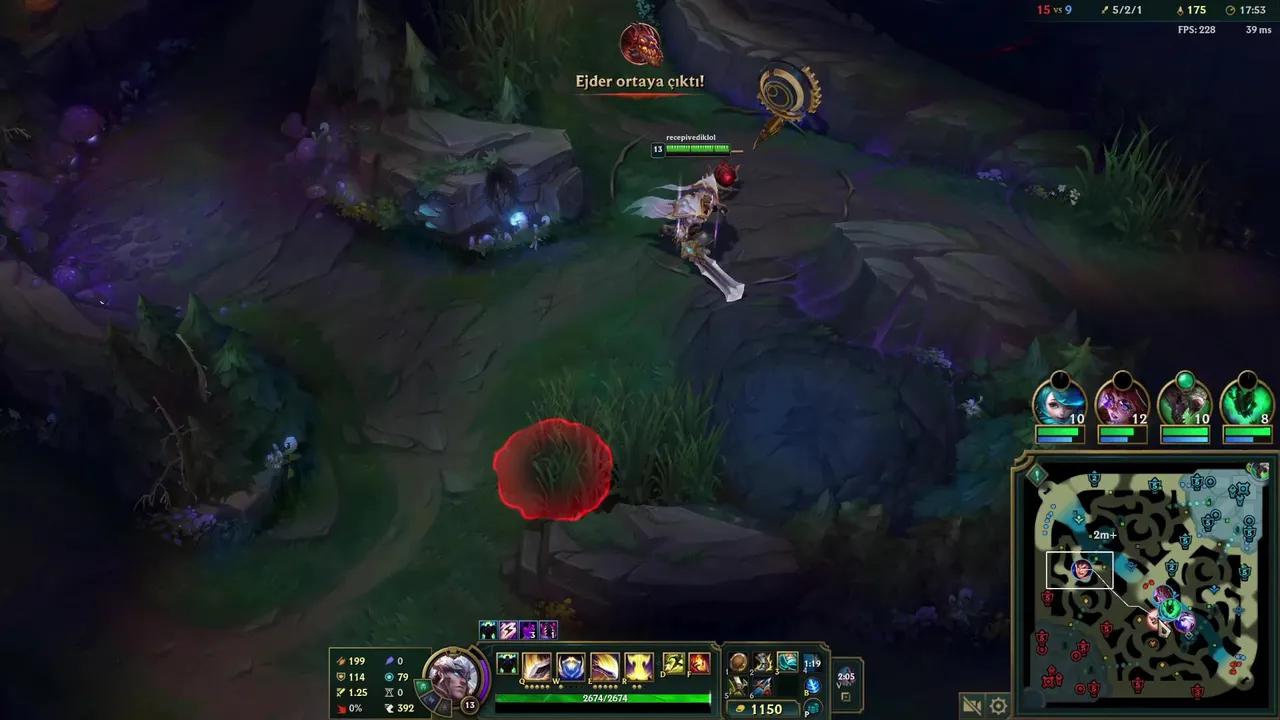
Task: Cast the E ability icon
Action: pyautogui.click(x=603, y=665)
